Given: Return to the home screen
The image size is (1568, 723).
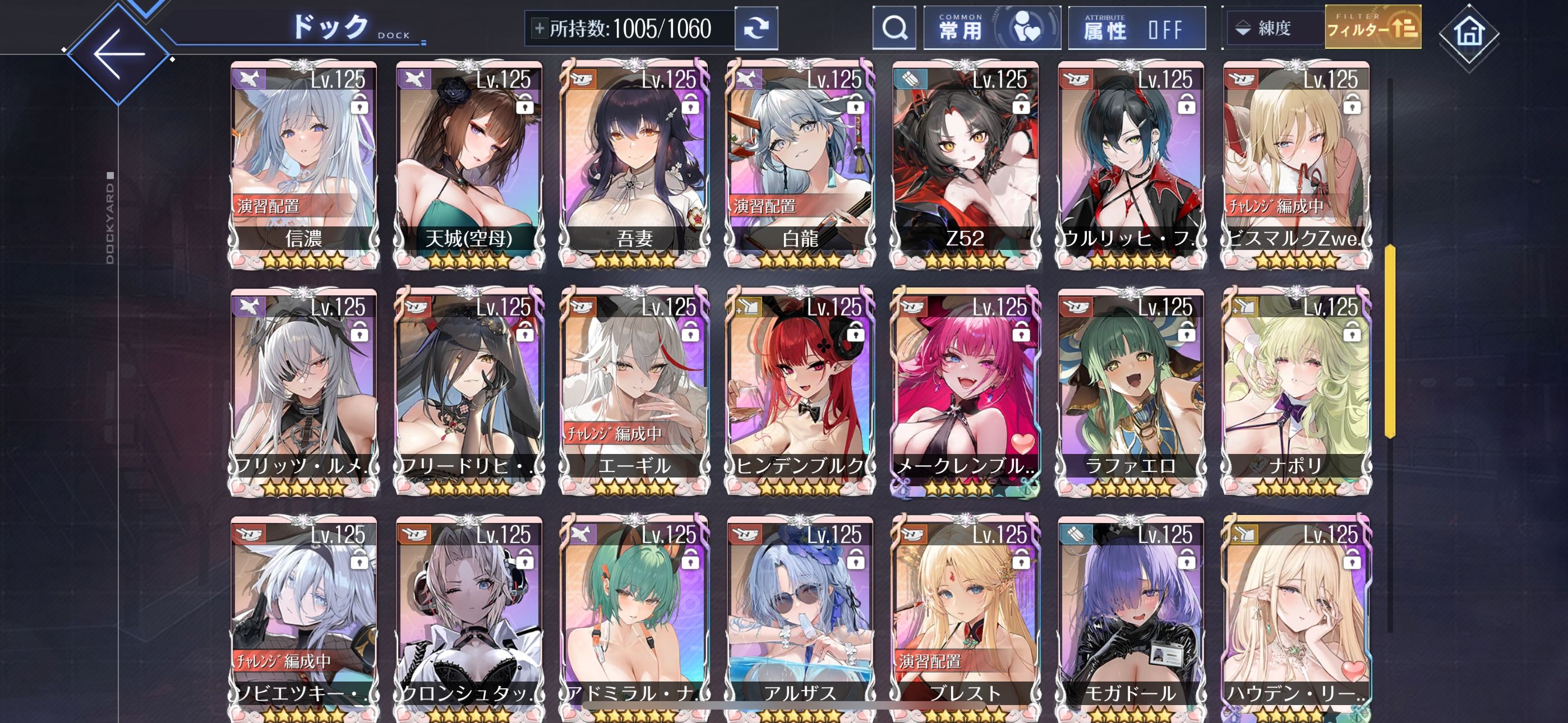Looking at the screenshot, I should (x=1469, y=34).
